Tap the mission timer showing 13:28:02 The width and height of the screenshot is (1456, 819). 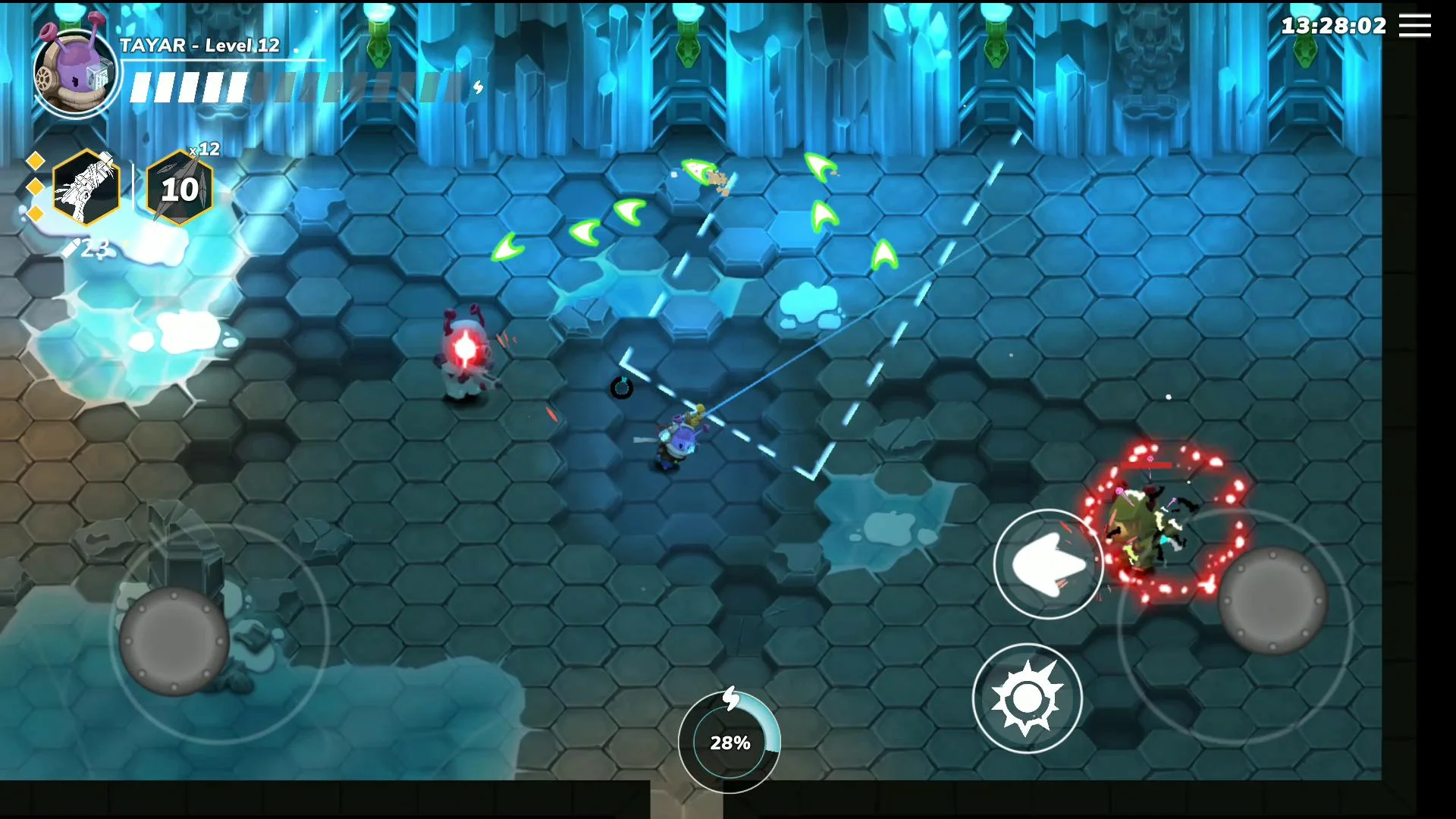point(1333,26)
